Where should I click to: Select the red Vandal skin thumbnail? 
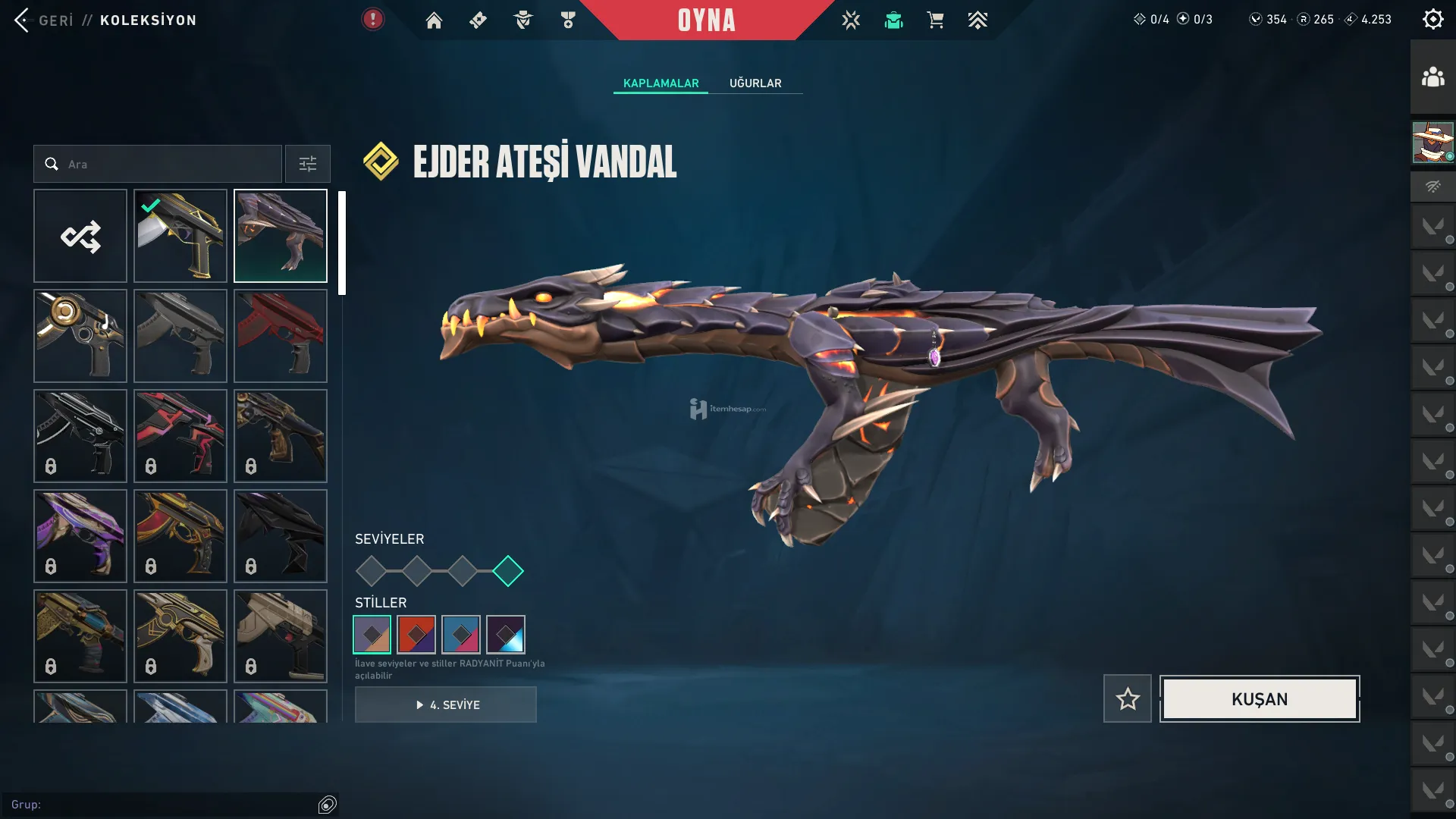(281, 336)
